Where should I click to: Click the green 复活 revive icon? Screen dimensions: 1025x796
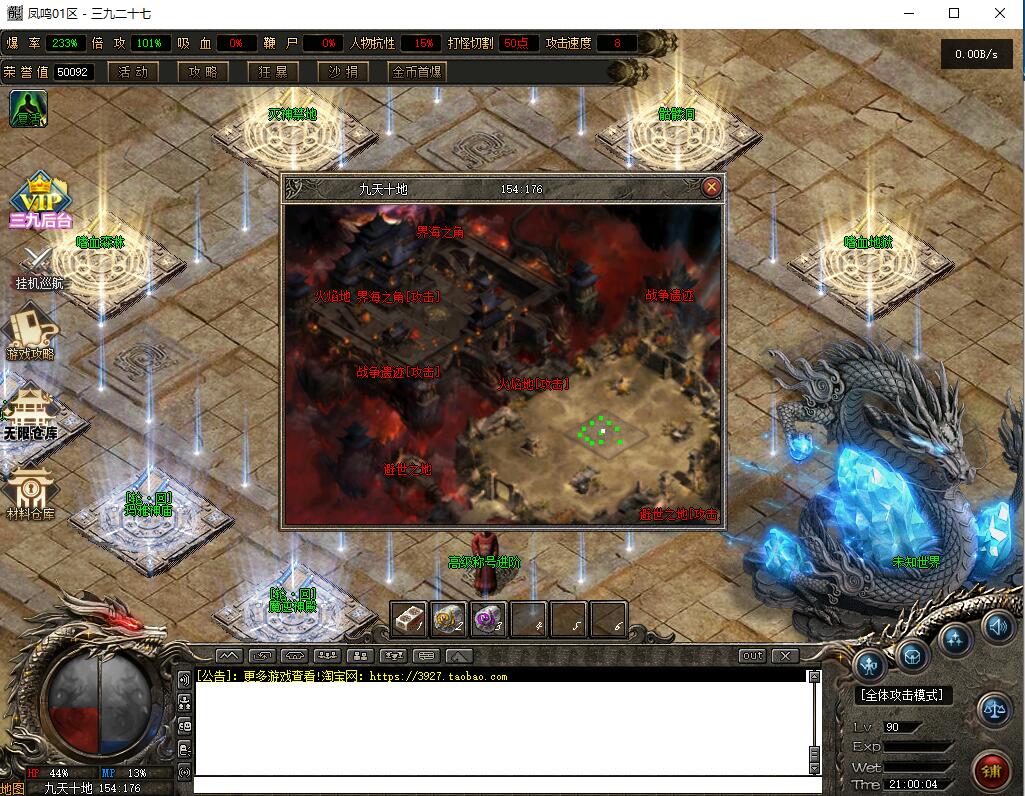pos(29,109)
